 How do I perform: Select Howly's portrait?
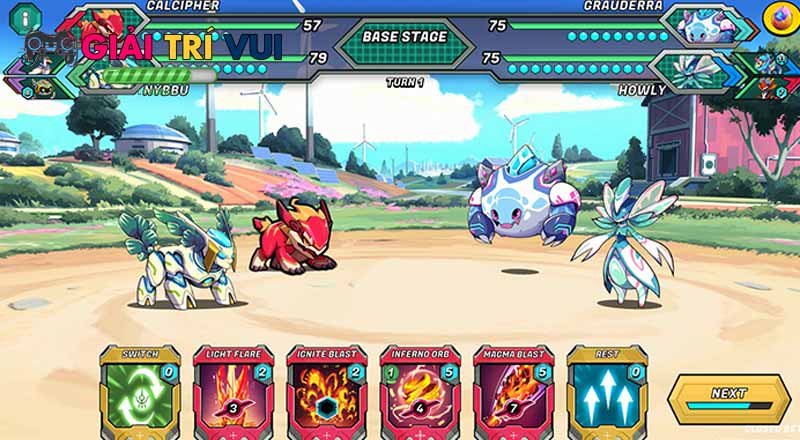pyautogui.click(x=692, y=68)
